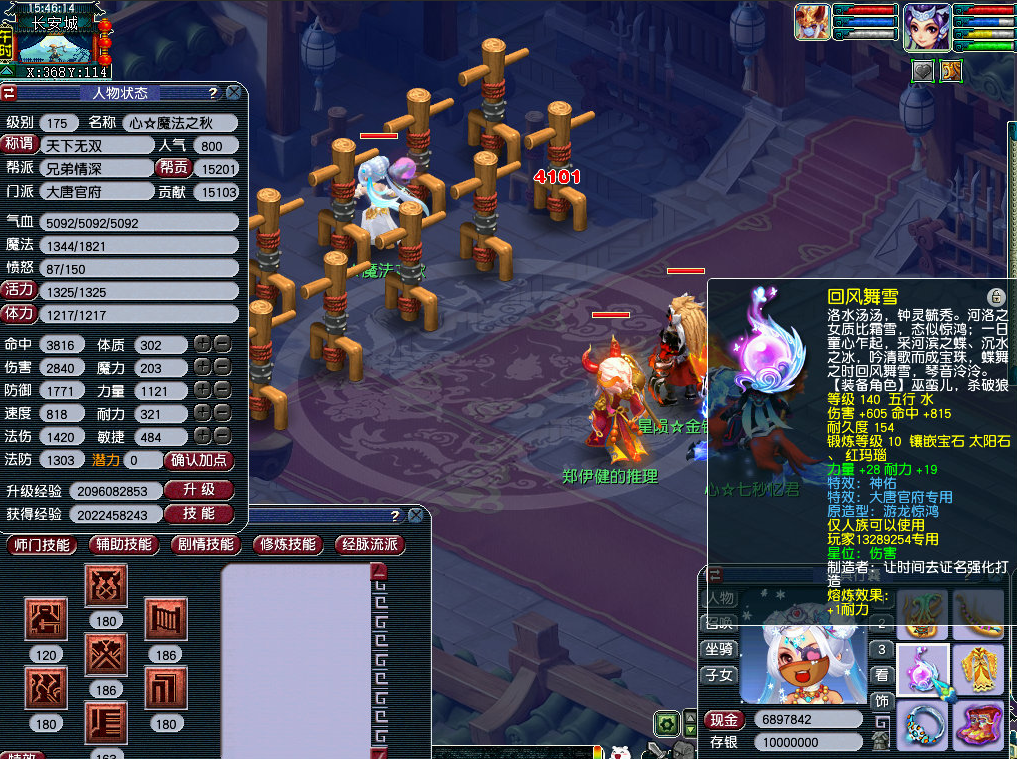Select the 经脉流派 tab
Viewport: 1017px width, 759px height.
pos(370,545)
